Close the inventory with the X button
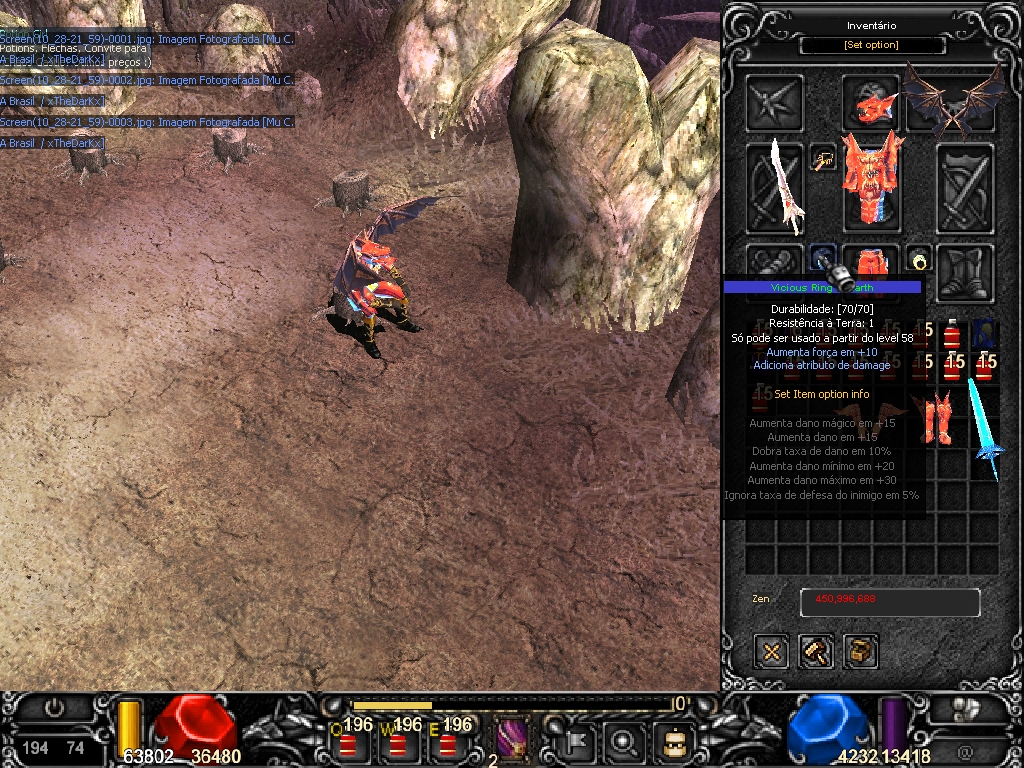1024x768 pixels. pyautogui.click(x=772, y=652)
